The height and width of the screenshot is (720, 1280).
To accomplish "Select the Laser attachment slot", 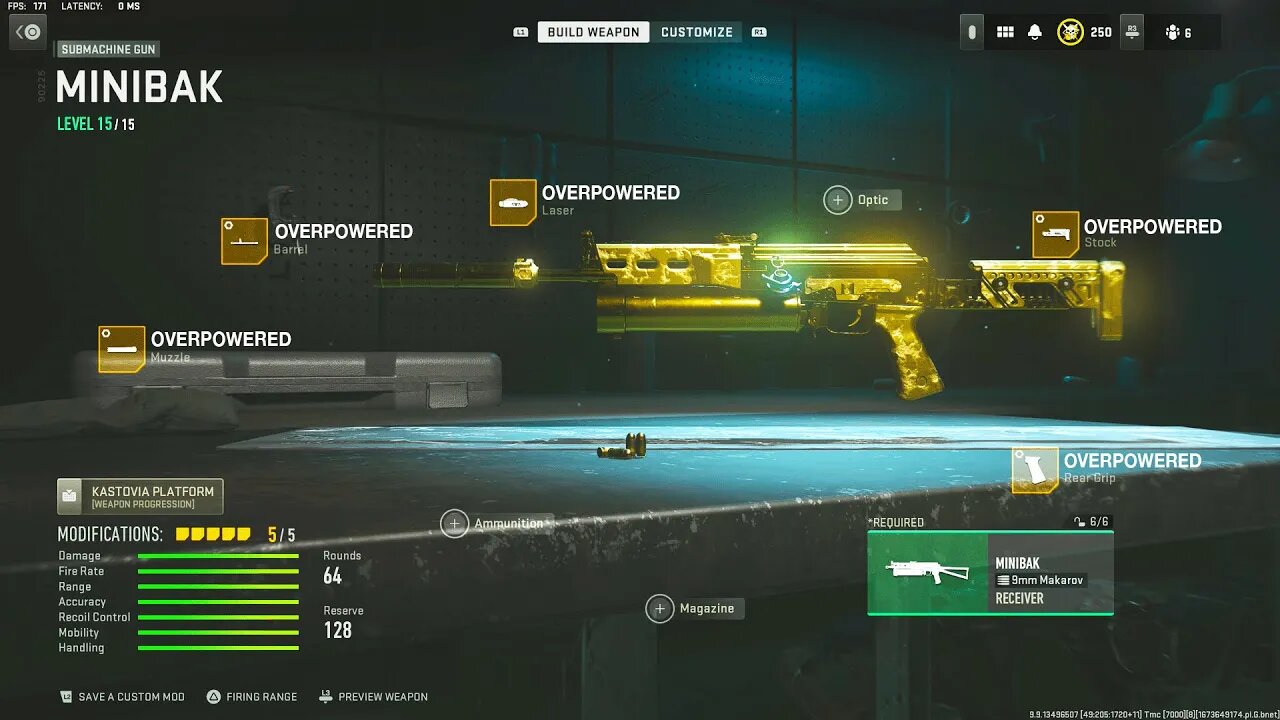I will tap(513, 201).
